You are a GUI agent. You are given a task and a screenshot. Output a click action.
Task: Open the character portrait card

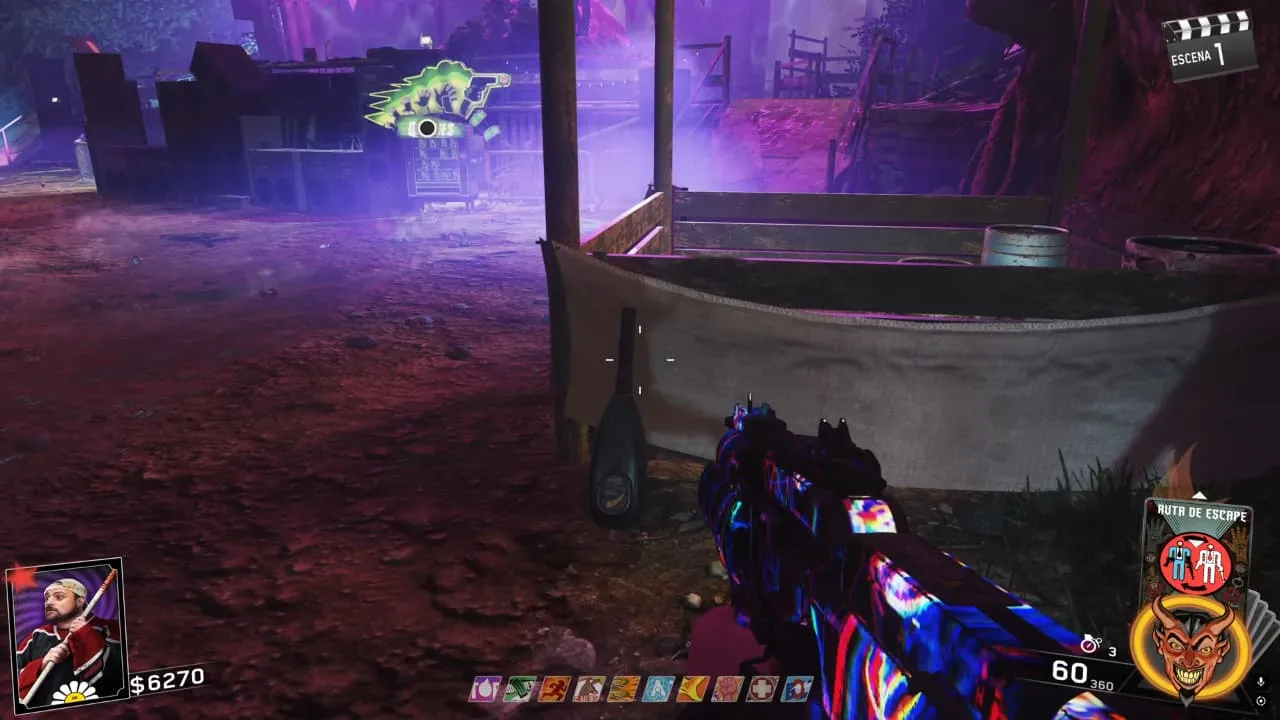pyautogui.click(x=65, y=632)
